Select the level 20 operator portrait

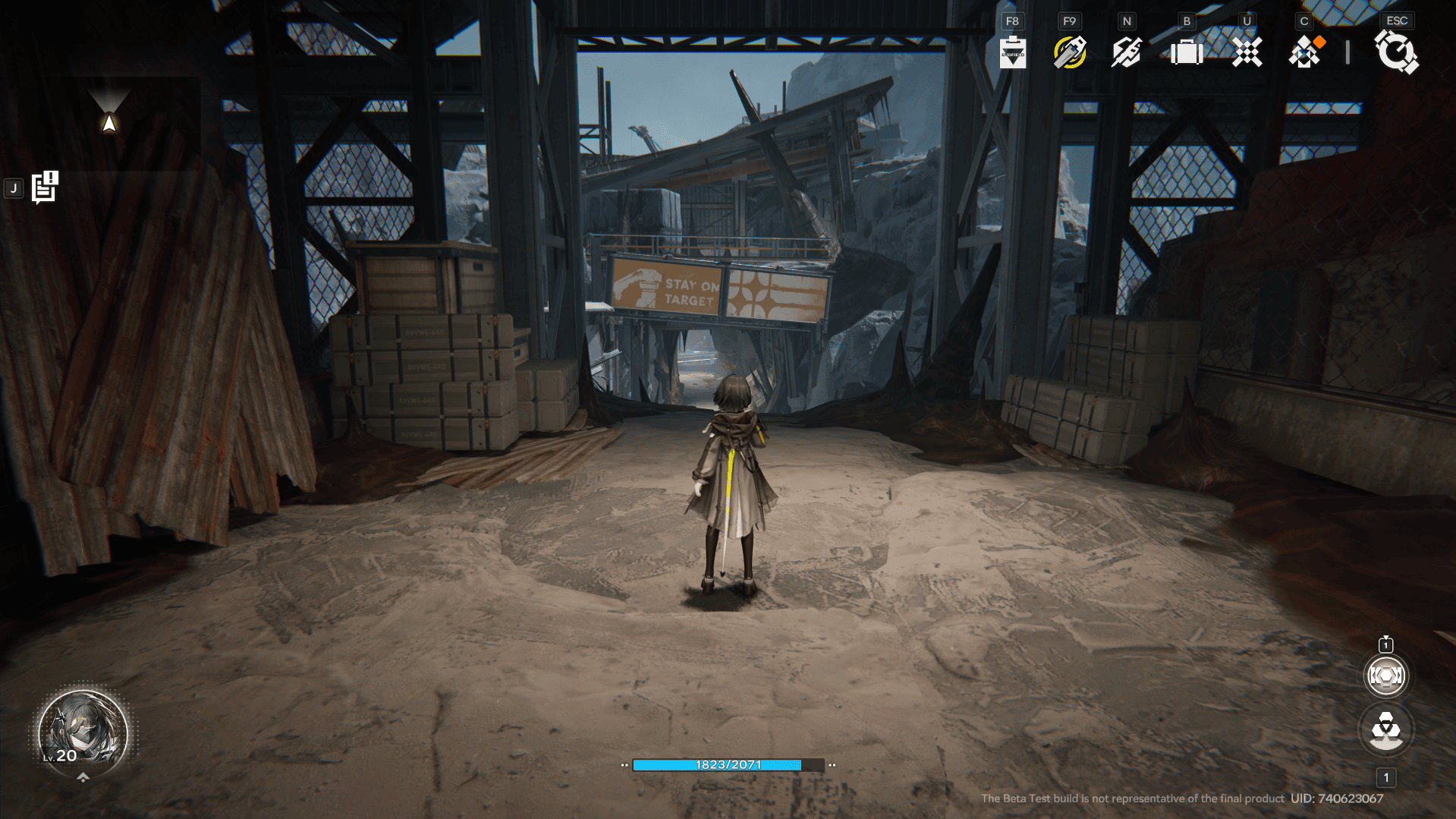[x=83, y=733]
